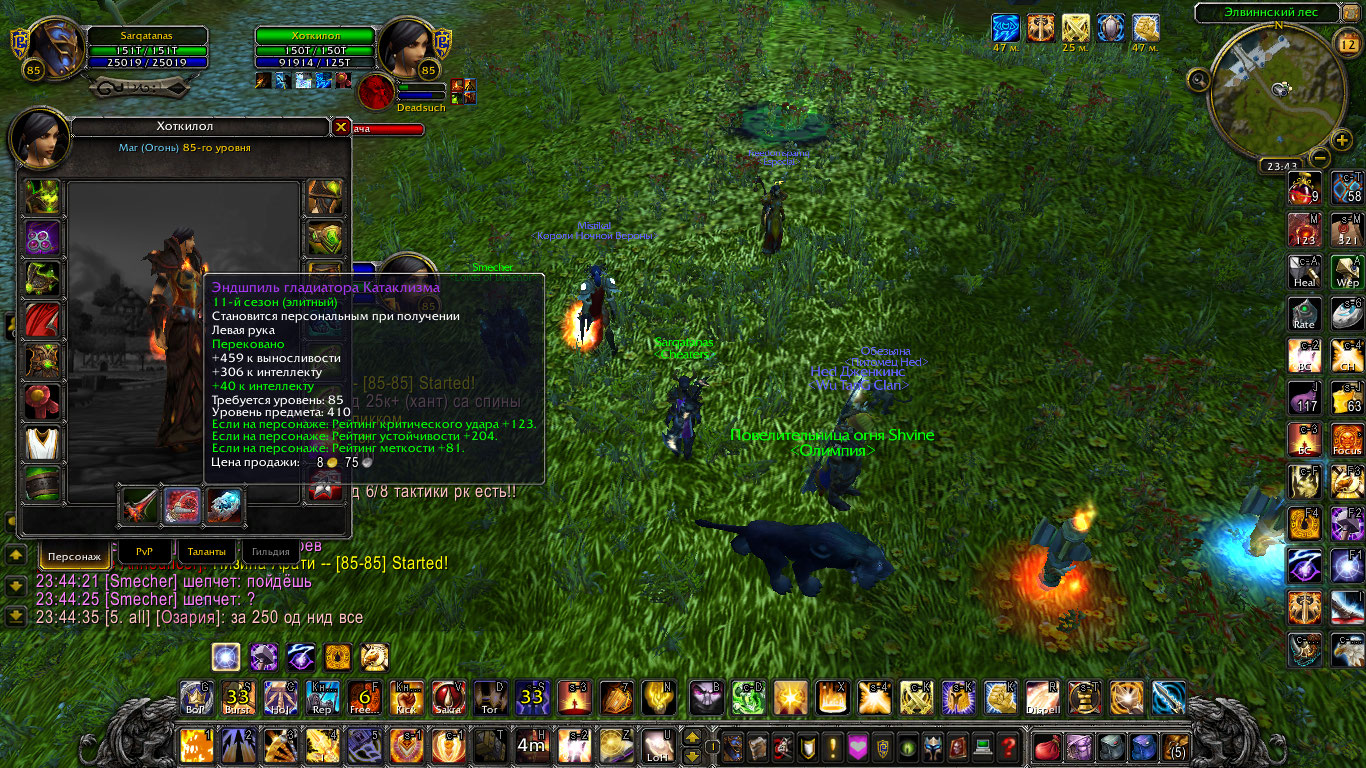
Task: Activate the Burst macro ability
Action: click(x=237, y=697)
